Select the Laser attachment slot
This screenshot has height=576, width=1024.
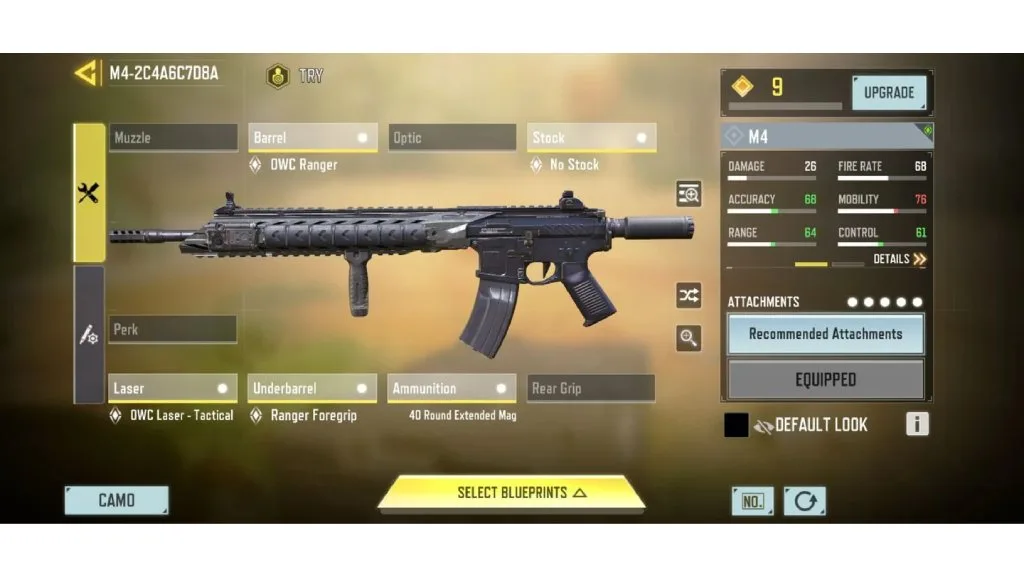(x=173, y=388)
